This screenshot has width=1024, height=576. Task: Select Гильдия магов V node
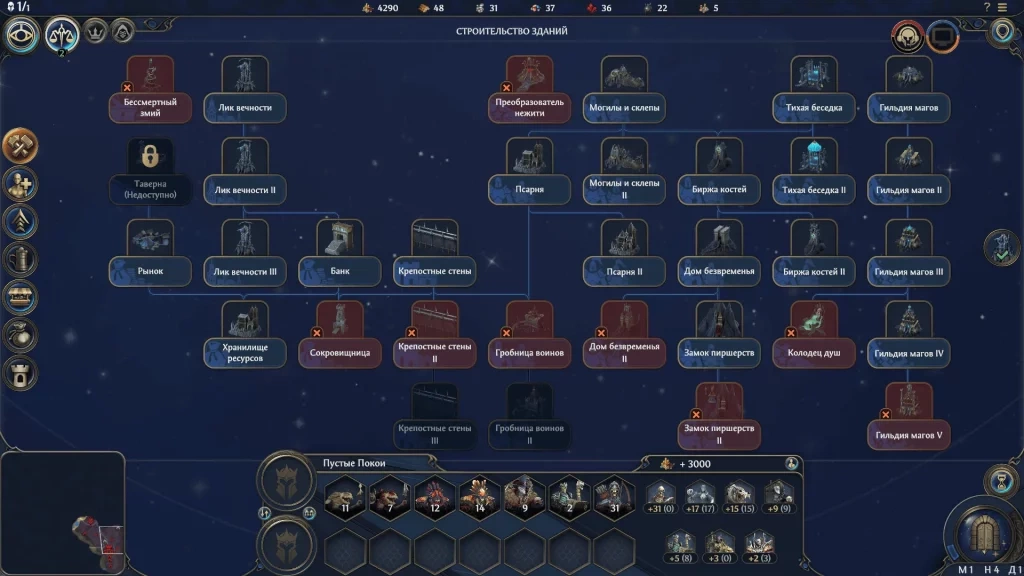(x=909, y=418)
